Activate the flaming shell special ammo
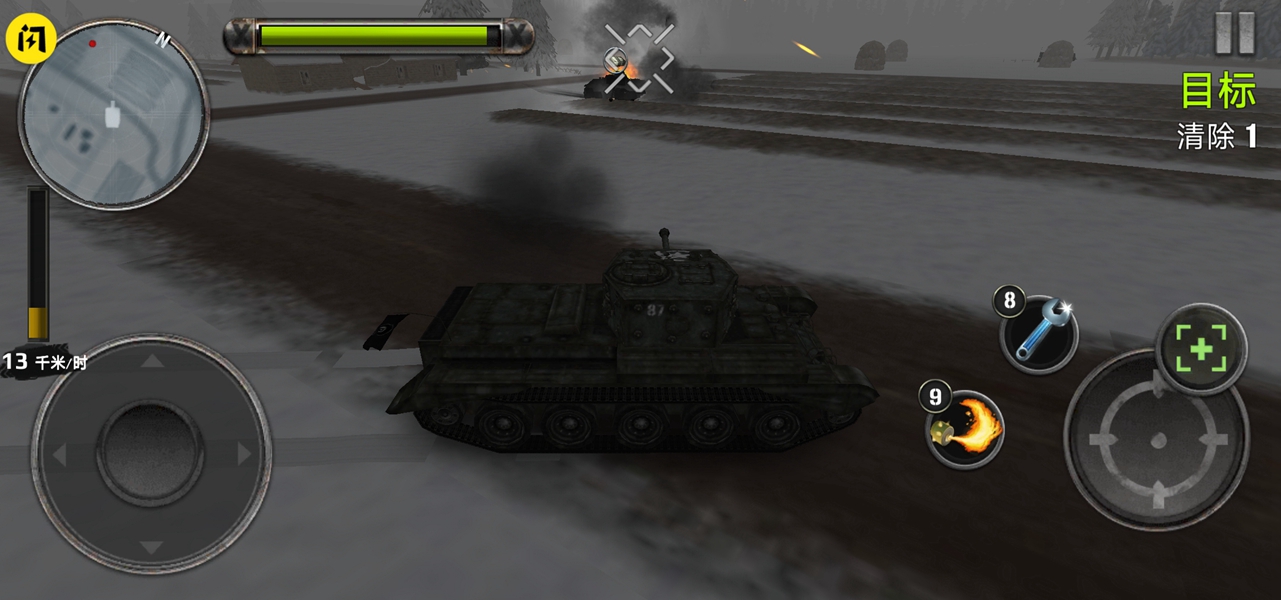 (965, 429)
